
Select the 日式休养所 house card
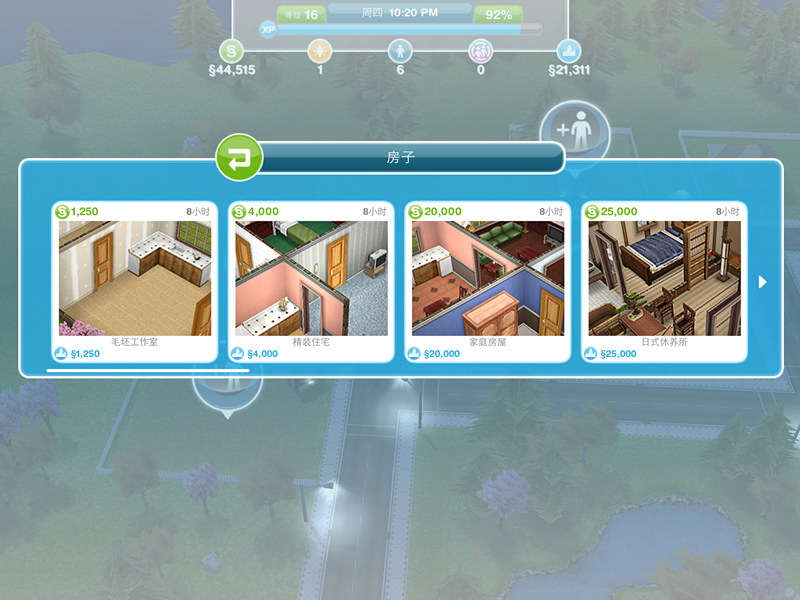point(663,279)
